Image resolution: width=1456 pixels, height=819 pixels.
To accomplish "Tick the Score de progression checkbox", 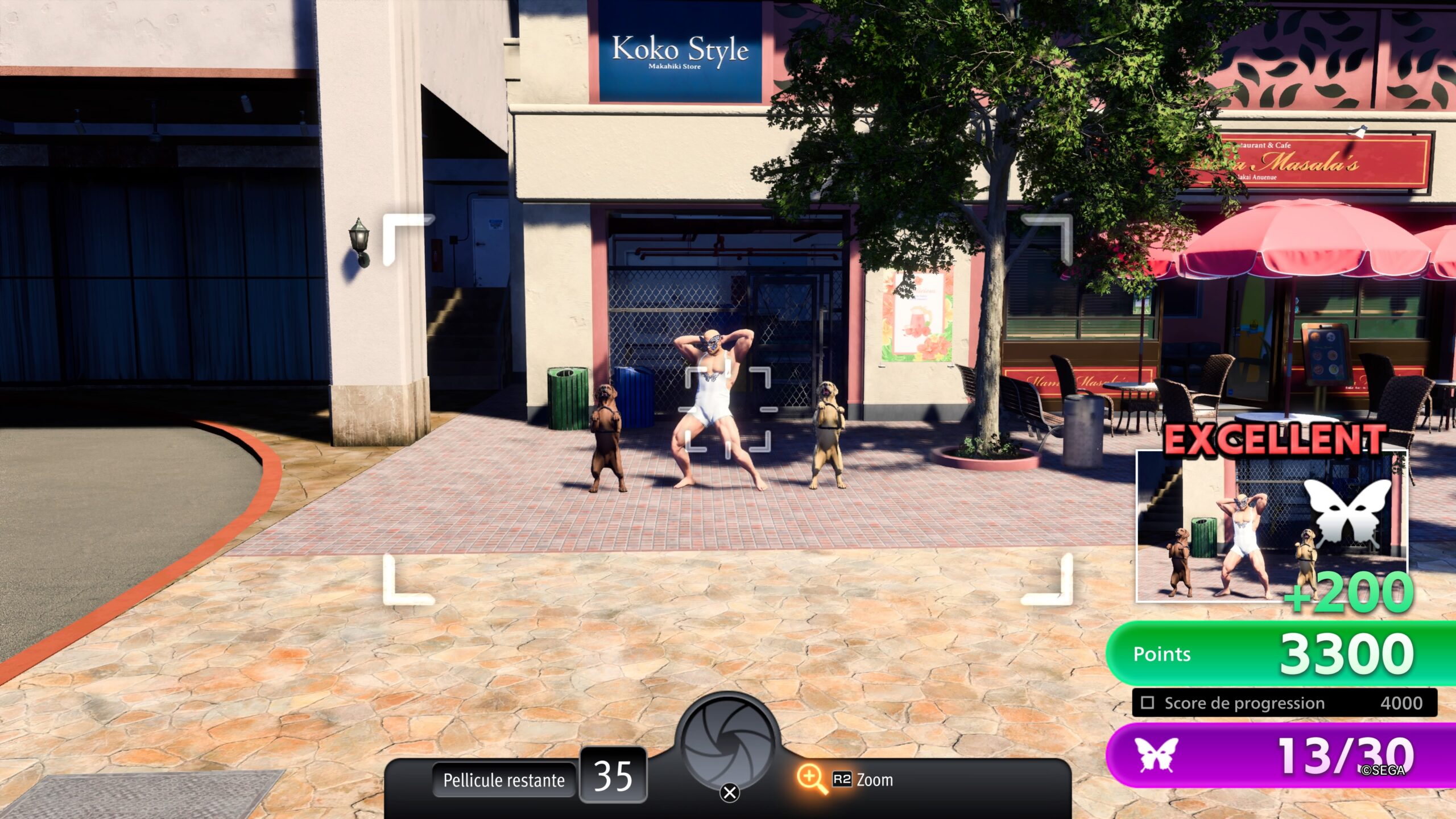I will [x=1148, y=703].
